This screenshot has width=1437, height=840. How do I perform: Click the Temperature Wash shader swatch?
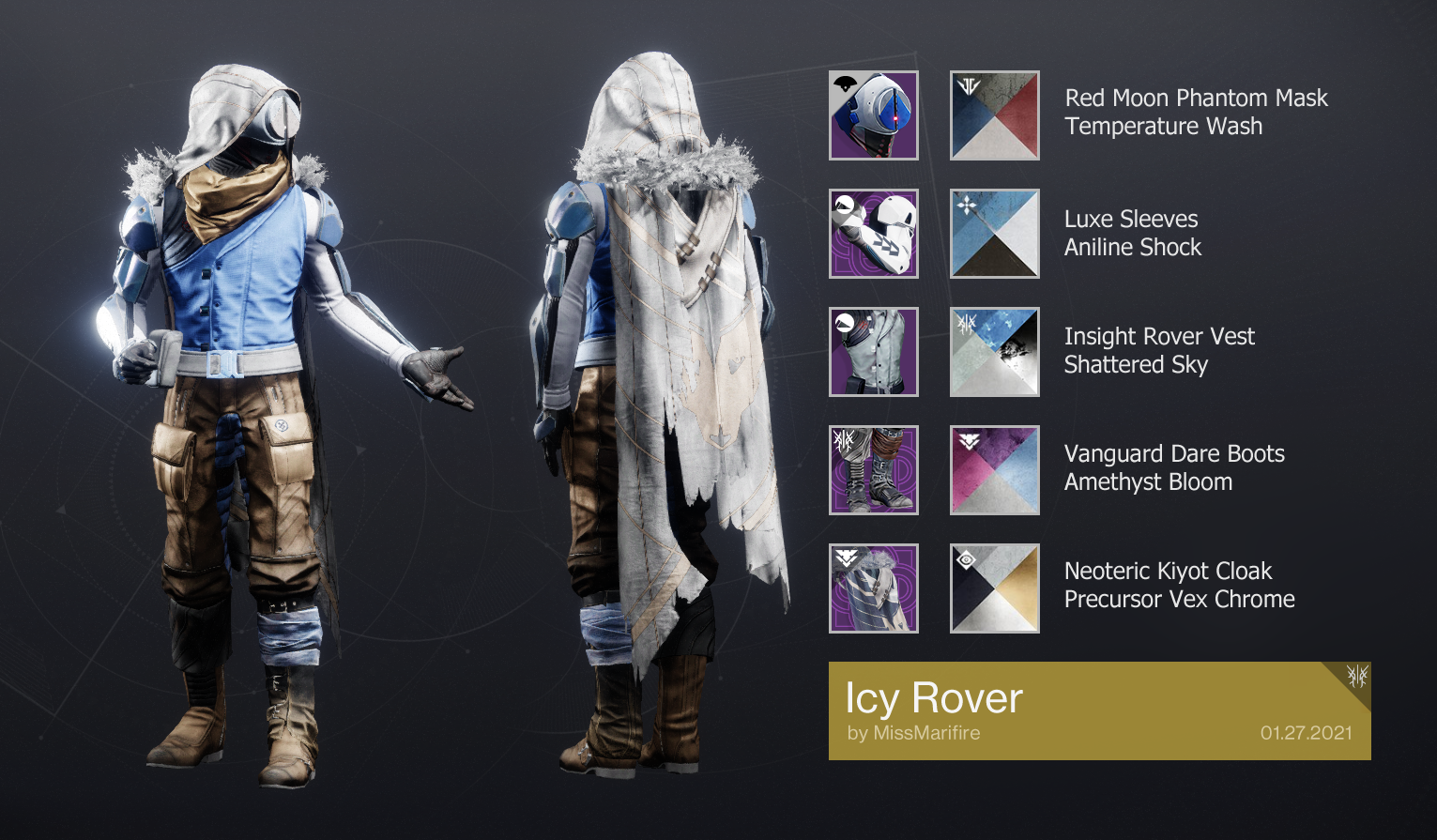coord(993,115)
